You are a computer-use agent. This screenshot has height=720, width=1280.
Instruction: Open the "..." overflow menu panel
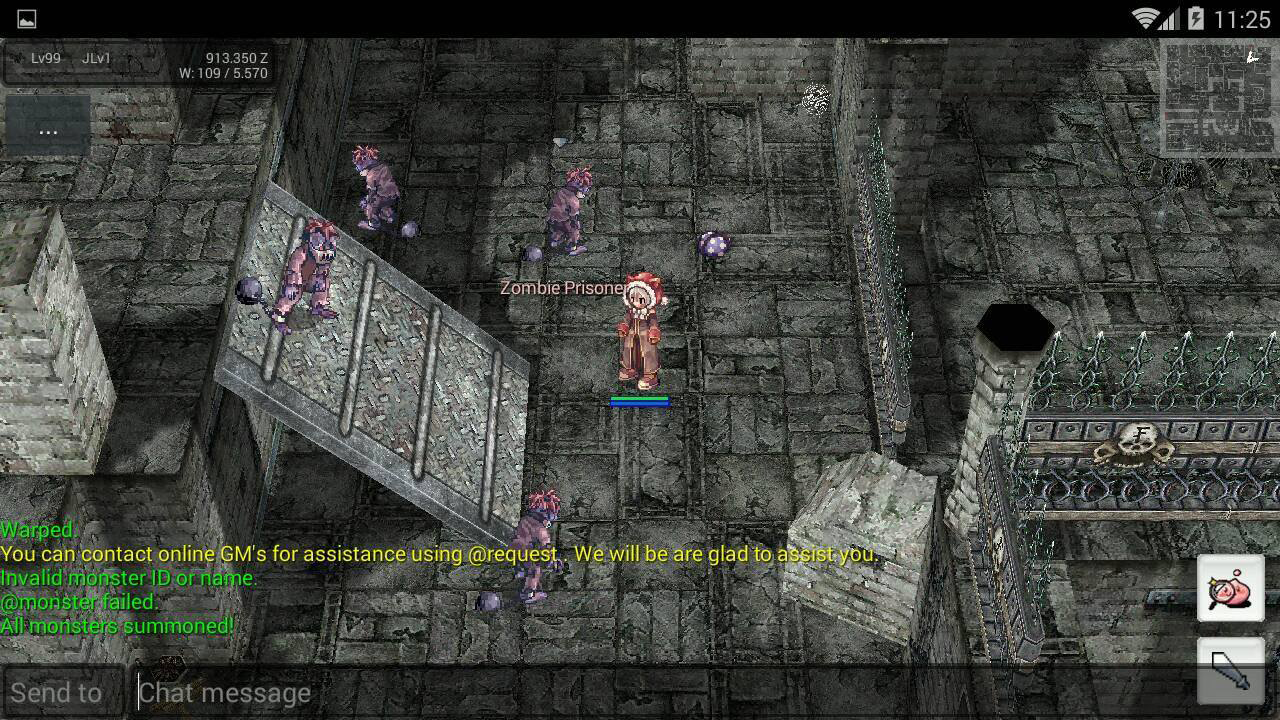tap(48, 130)
